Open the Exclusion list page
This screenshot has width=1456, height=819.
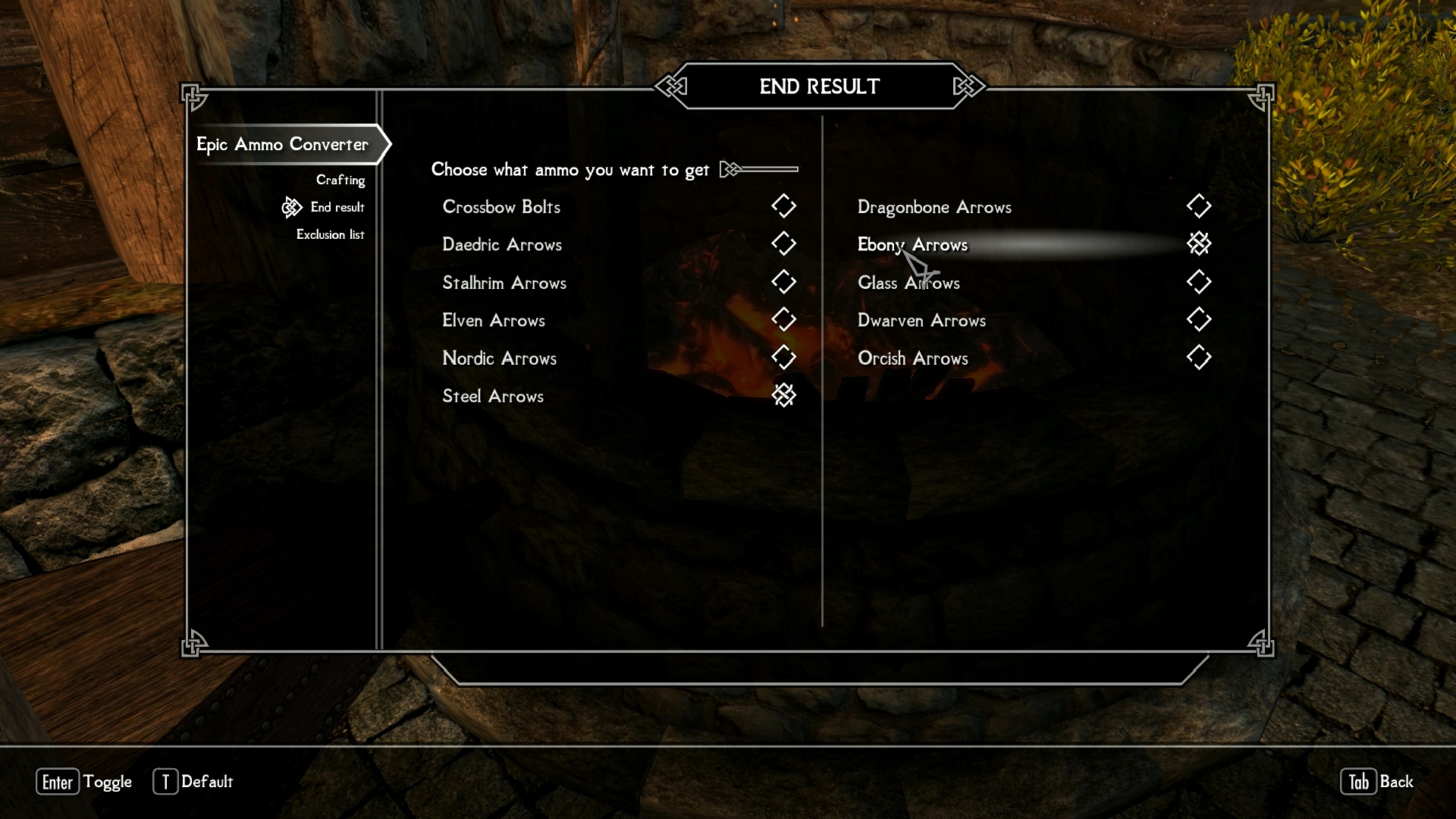point(330,234)
